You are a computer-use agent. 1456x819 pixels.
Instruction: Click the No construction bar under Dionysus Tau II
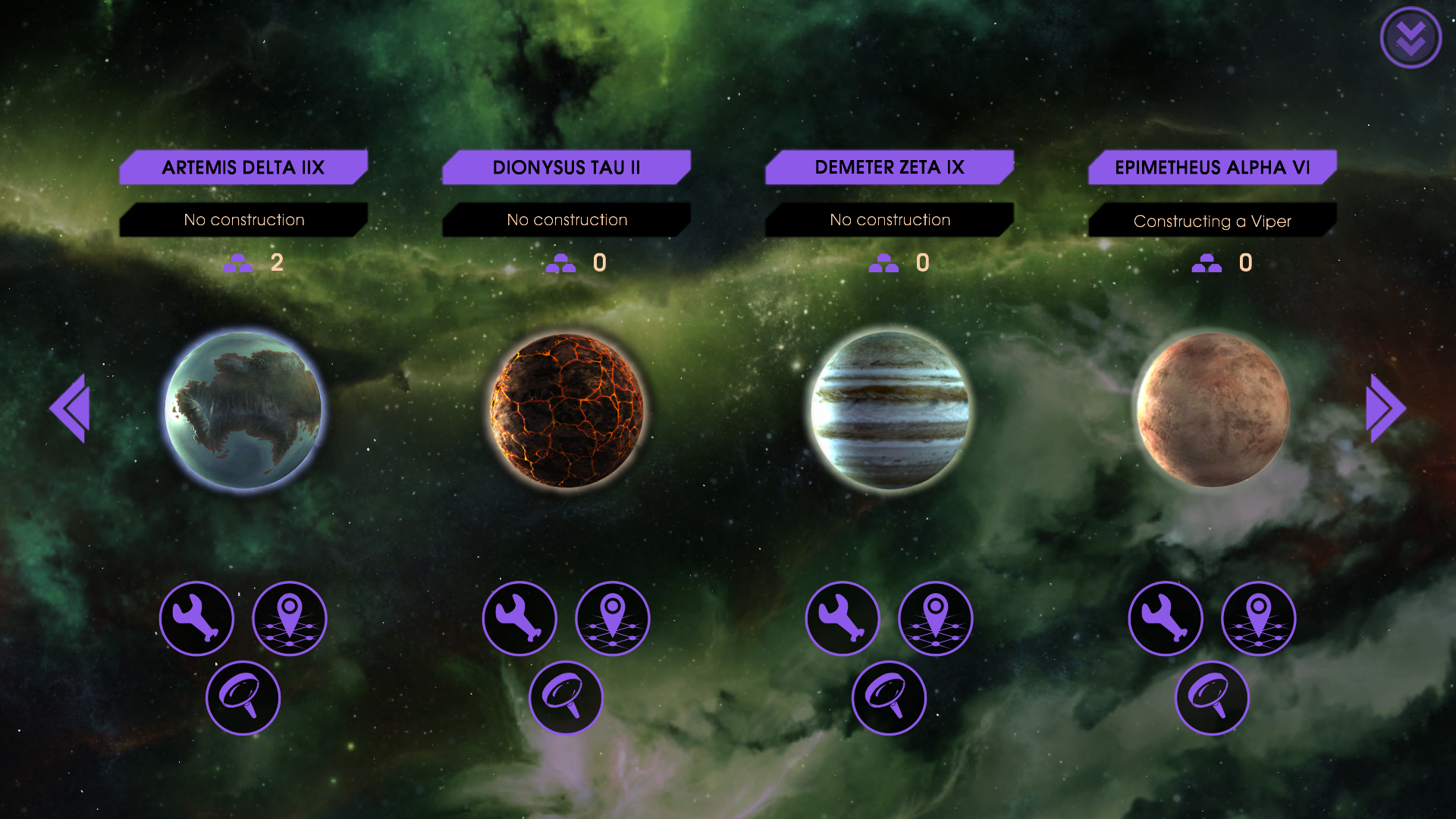pyautogui.click(x=566, y=219)
